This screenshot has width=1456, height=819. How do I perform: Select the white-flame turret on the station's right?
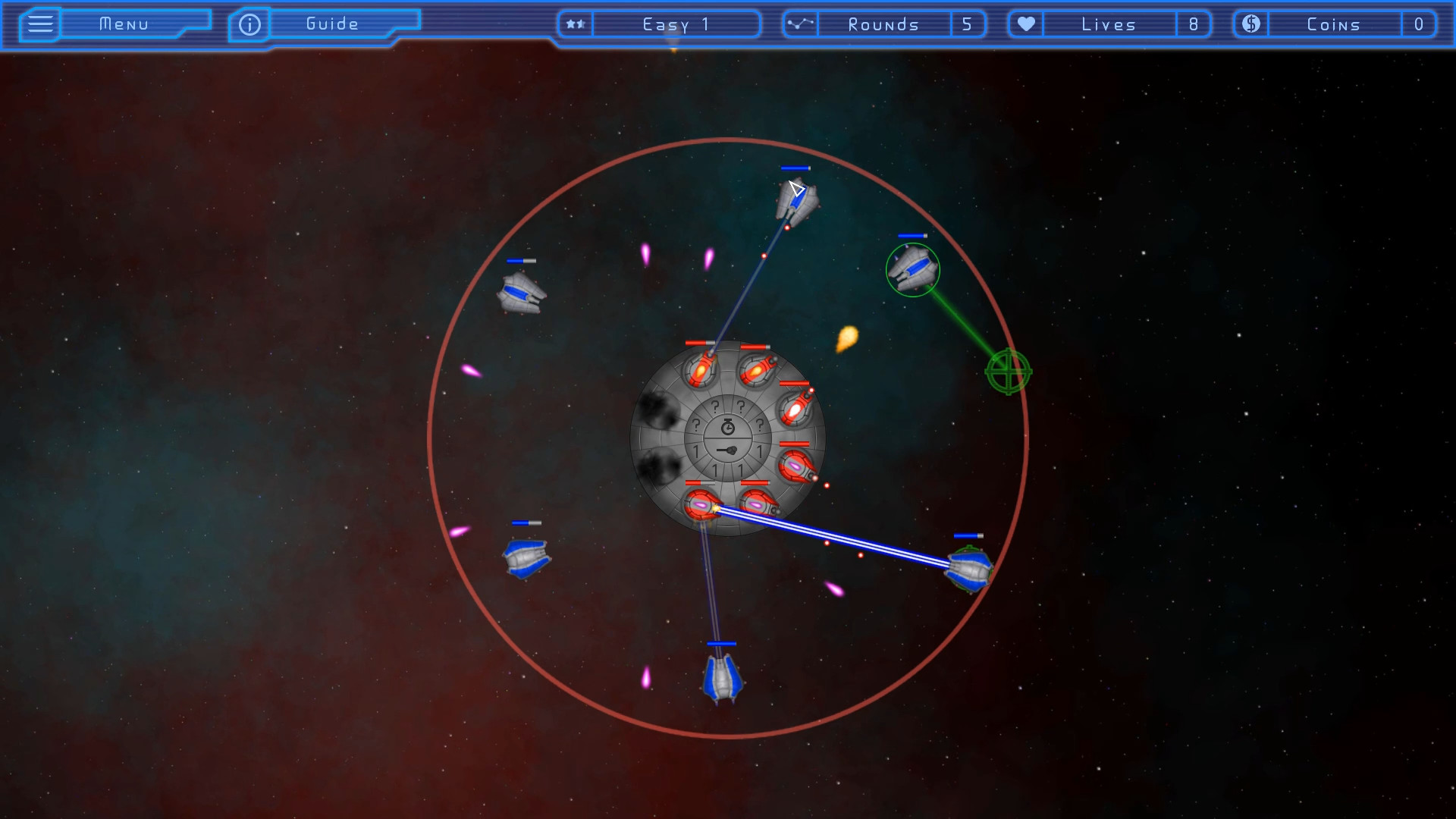tap(794, 408)
